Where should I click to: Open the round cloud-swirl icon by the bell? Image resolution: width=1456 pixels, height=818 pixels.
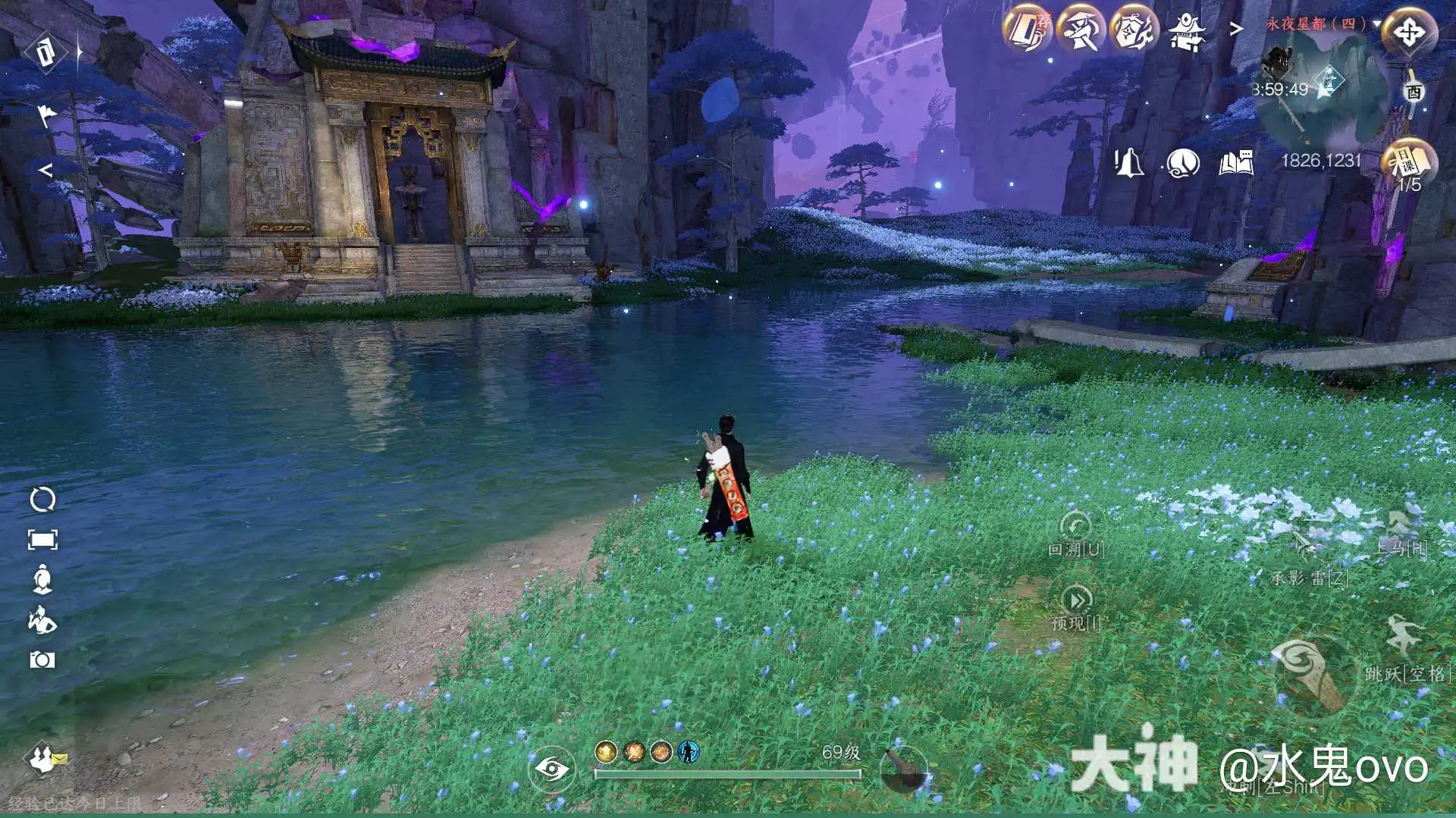click(x=1182, y=162)
